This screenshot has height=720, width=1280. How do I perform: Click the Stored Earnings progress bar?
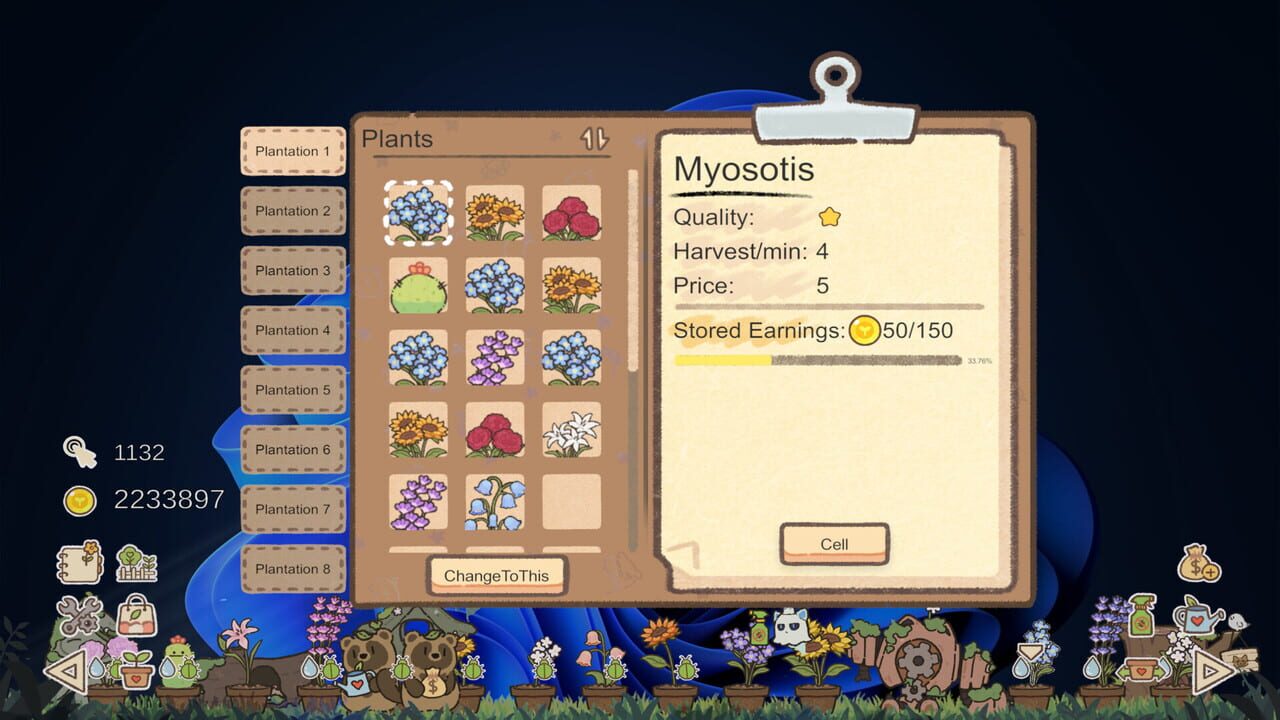tap(820, 361)
